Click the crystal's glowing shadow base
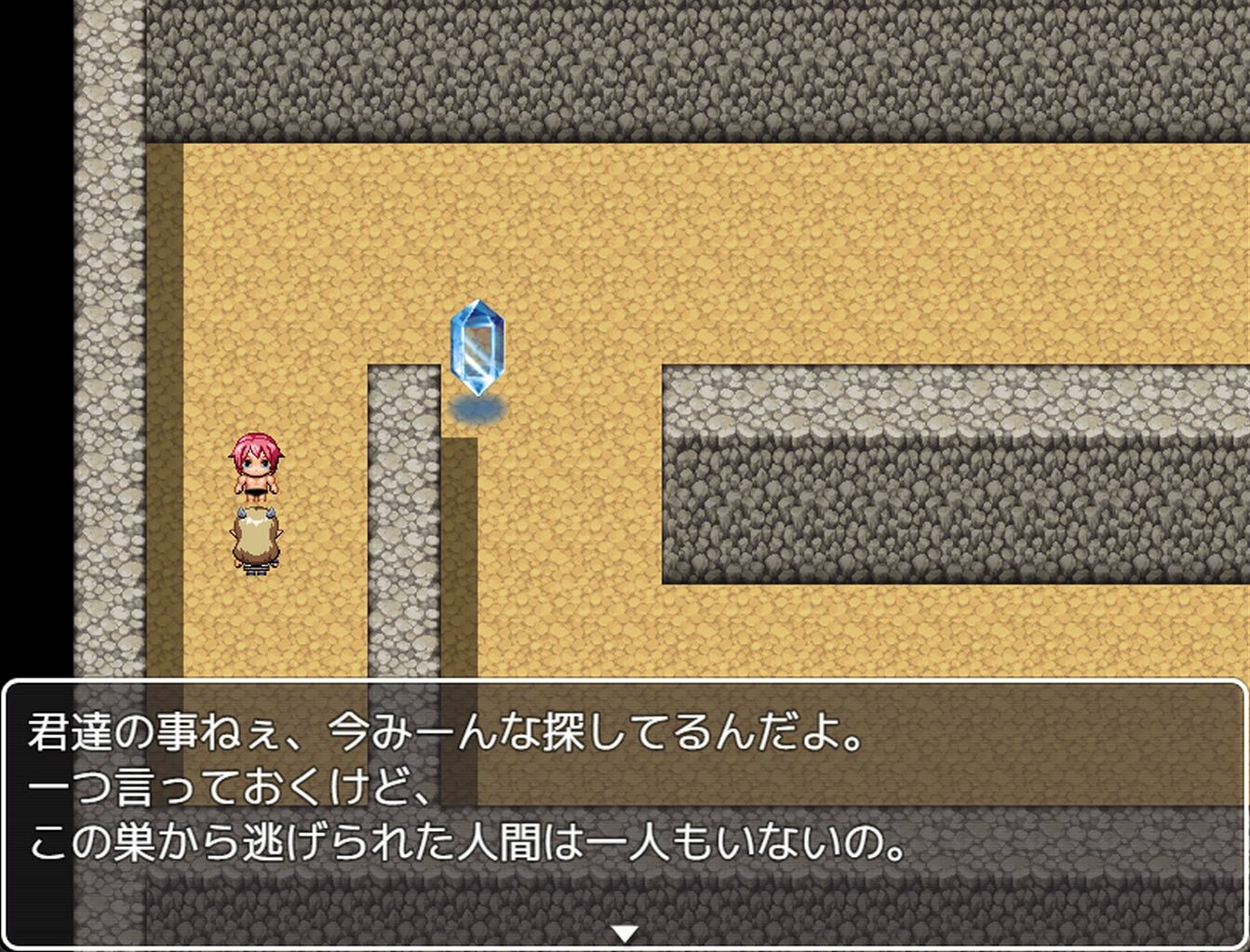Viewport: 1250px width, 952px height. [477, 409]
